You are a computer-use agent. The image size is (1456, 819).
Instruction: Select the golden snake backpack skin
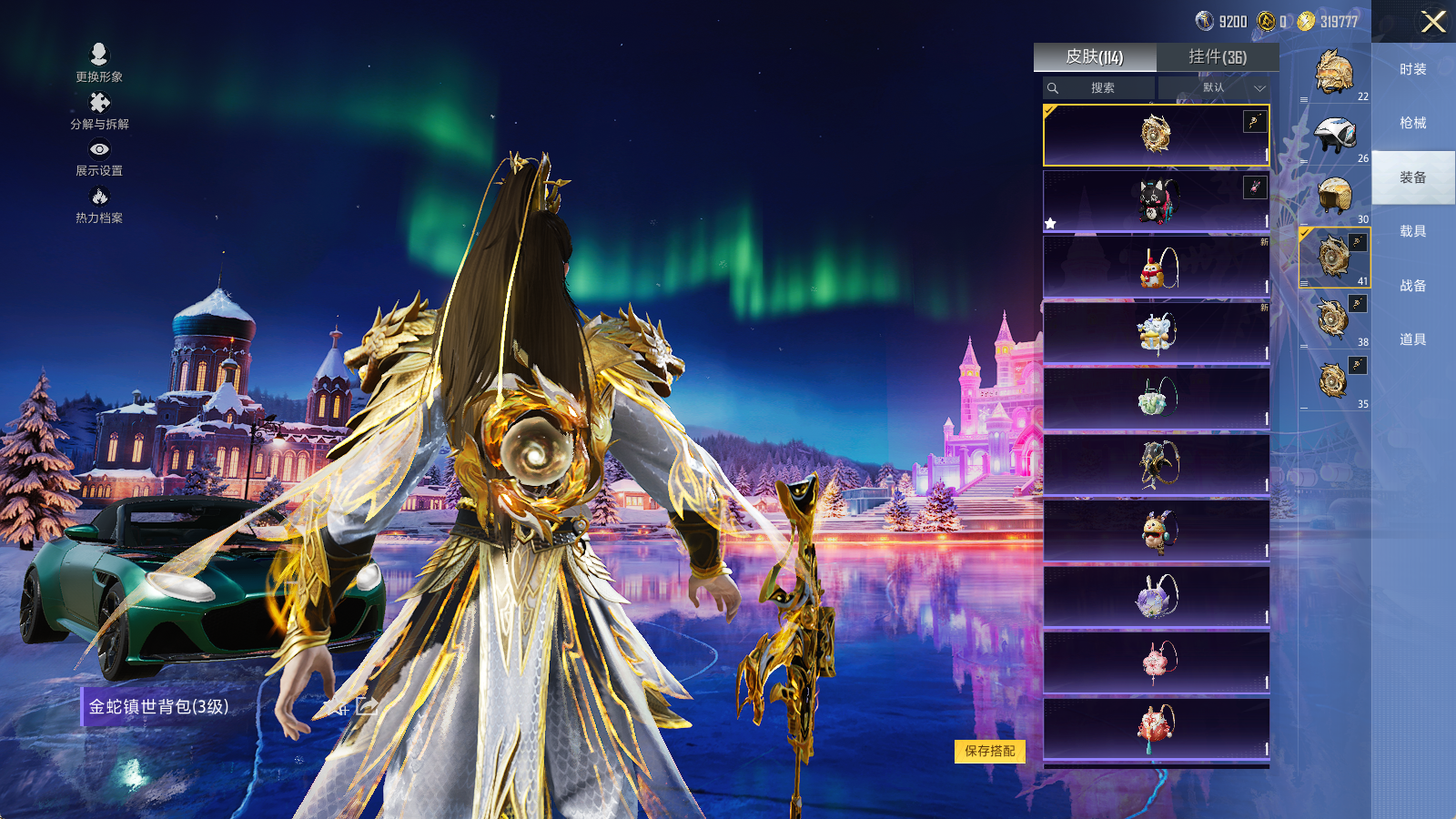[x=1156, y=135]
